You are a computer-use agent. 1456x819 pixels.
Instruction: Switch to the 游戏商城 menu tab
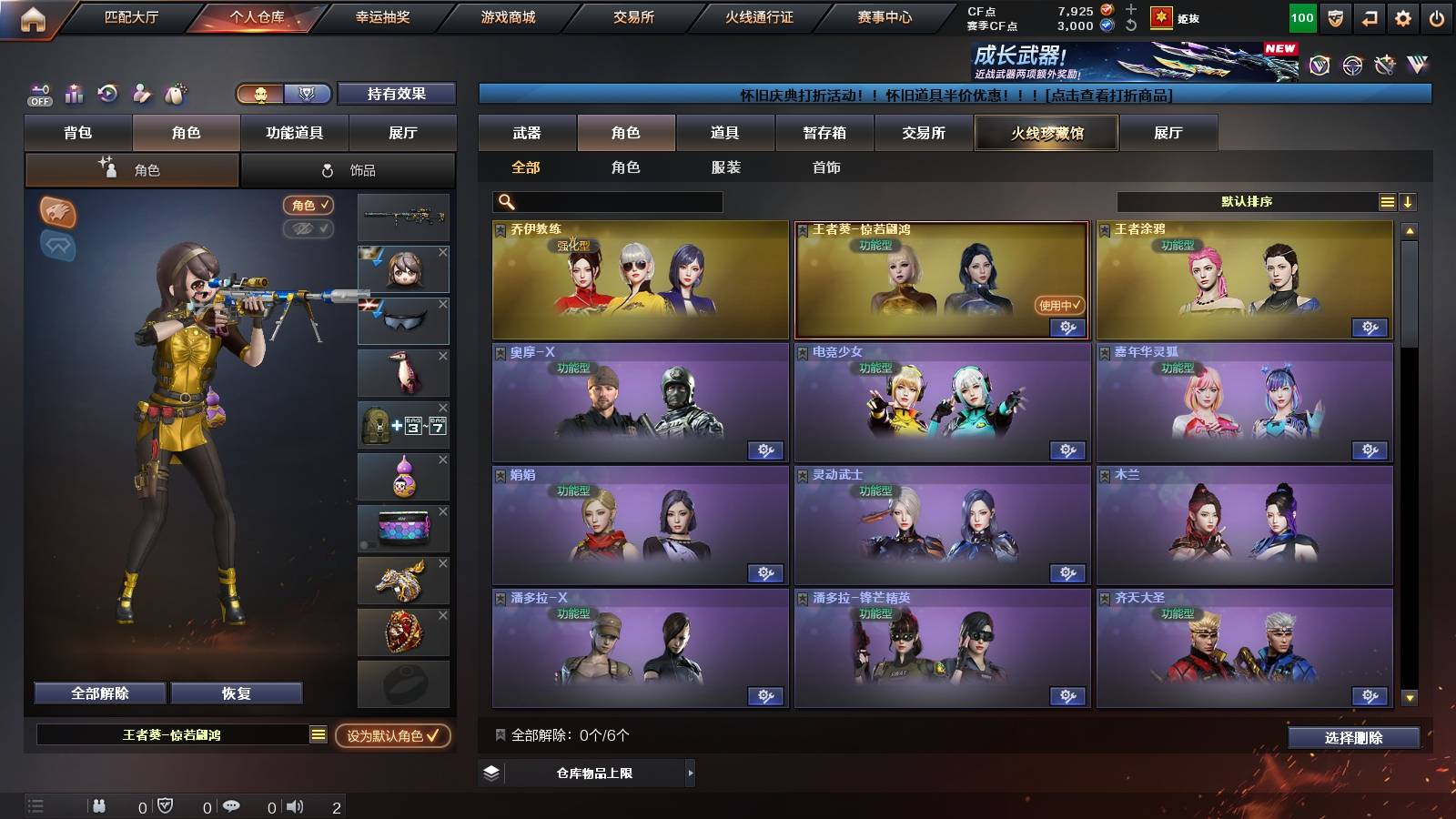click(x=506, y=15)
